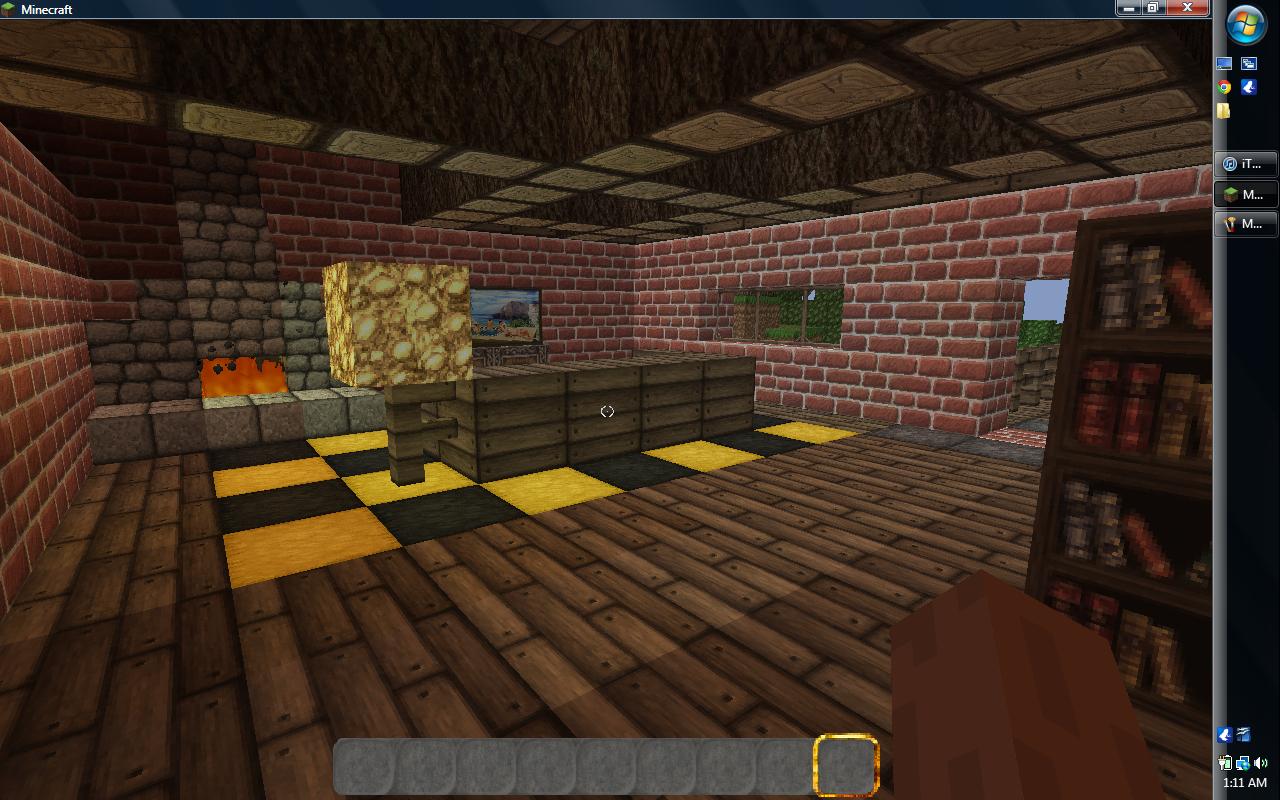Open the yellow folder Quick Launch shortcut

pos(1222,111)
